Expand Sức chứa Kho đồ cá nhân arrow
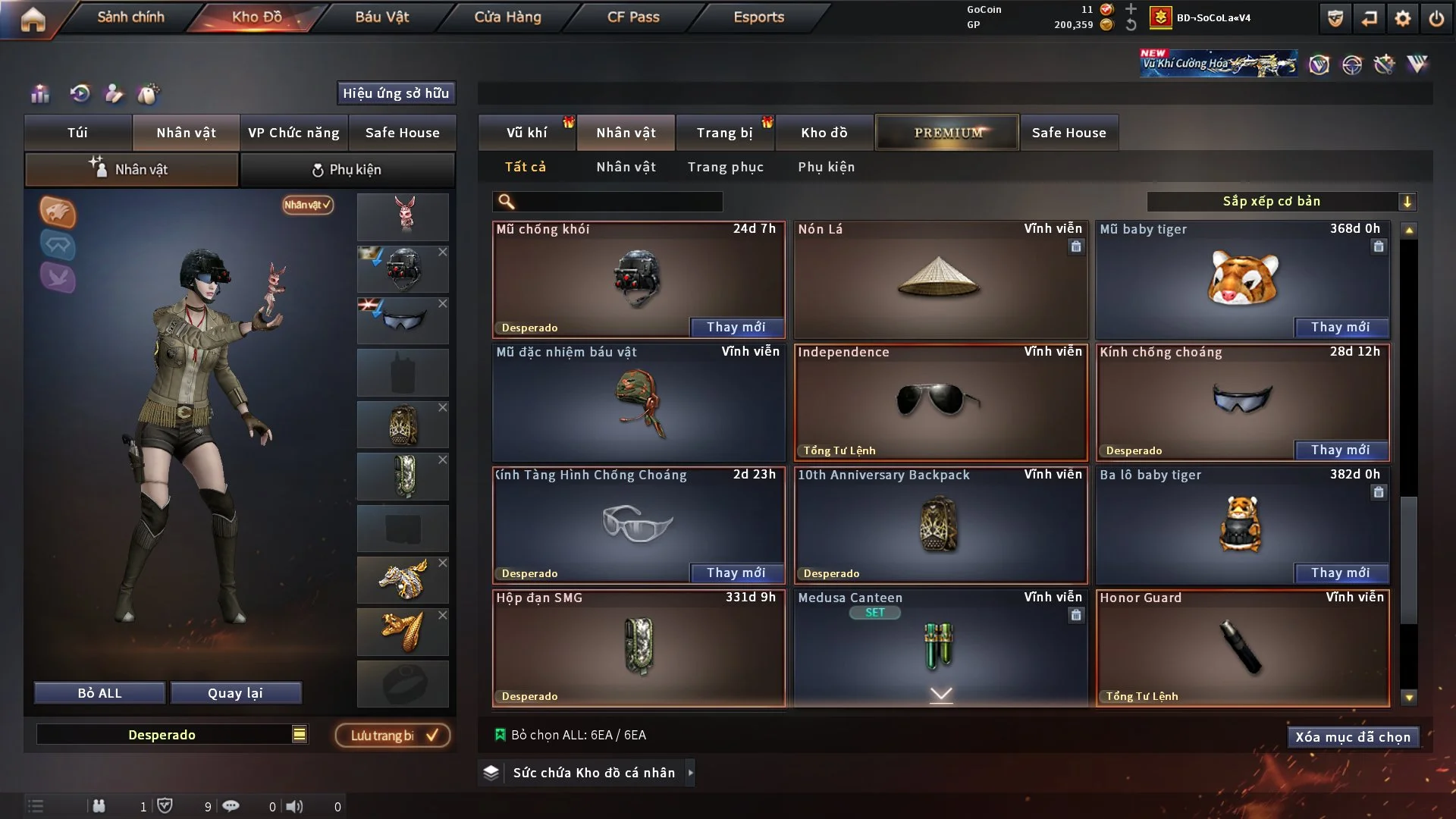This screenshot has width=1456, height=819. [x=691, y=773]
